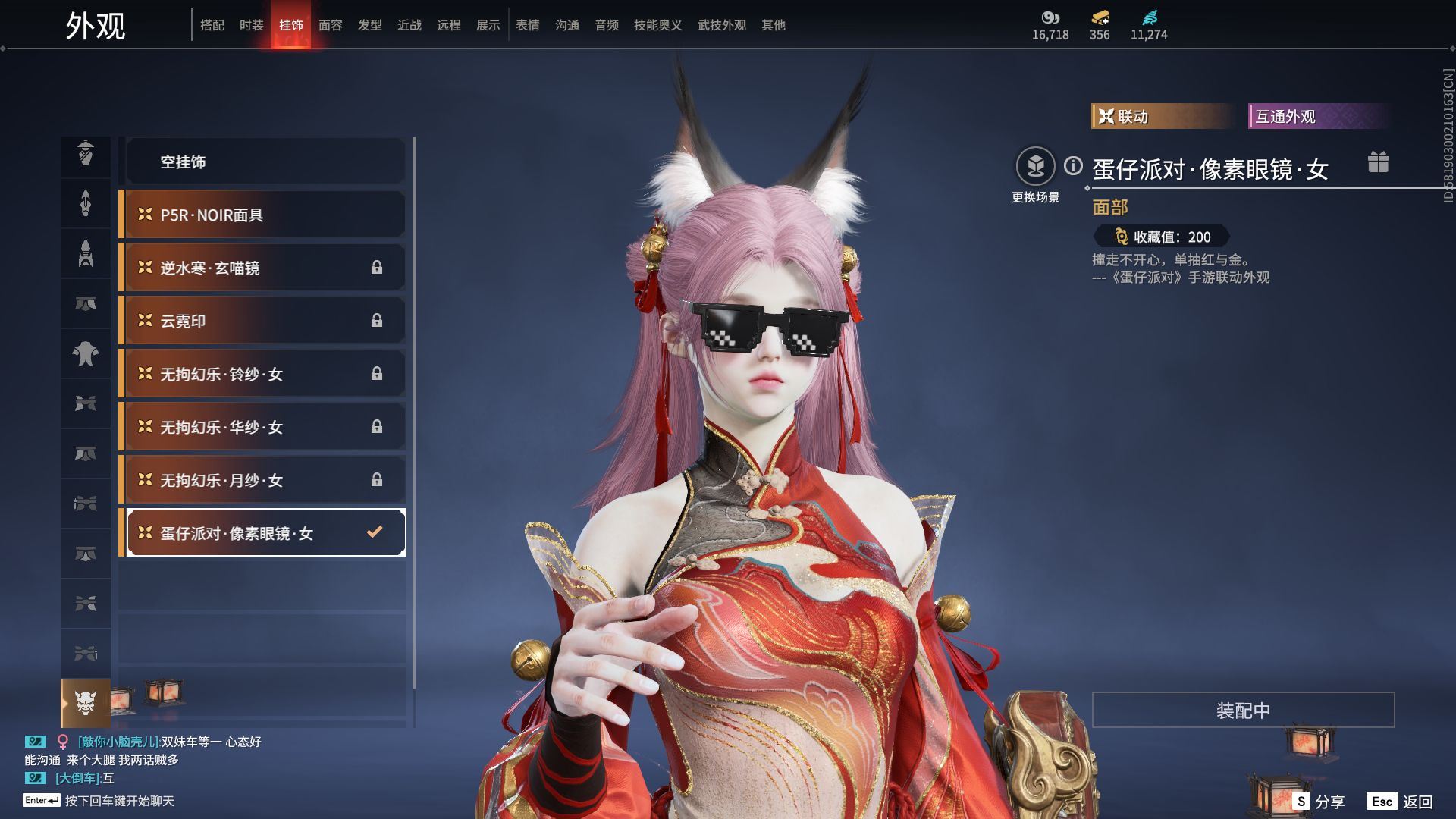This screenshot has width=1456, height=819.
Task: Open the info icon beside the item name
Action: (x=1073, y=165)
